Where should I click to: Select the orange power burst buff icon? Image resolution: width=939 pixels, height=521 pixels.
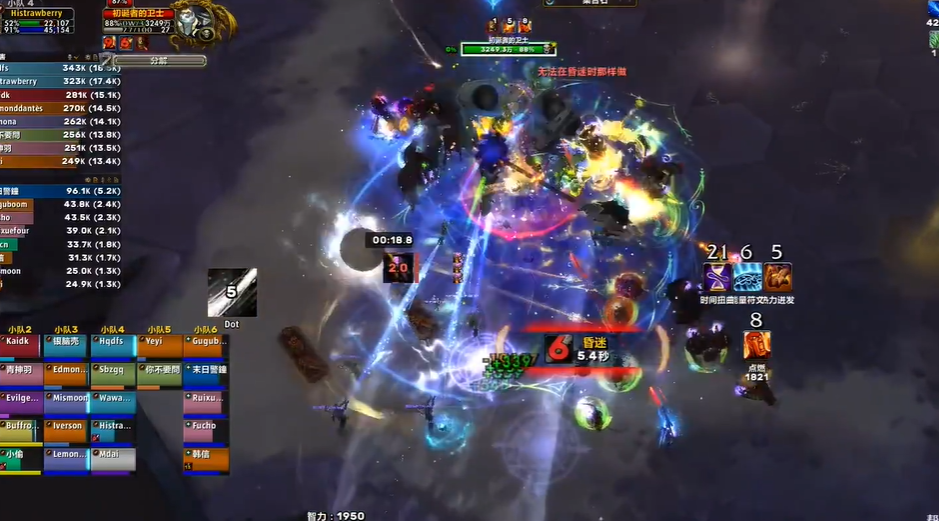tap(777, 277)
